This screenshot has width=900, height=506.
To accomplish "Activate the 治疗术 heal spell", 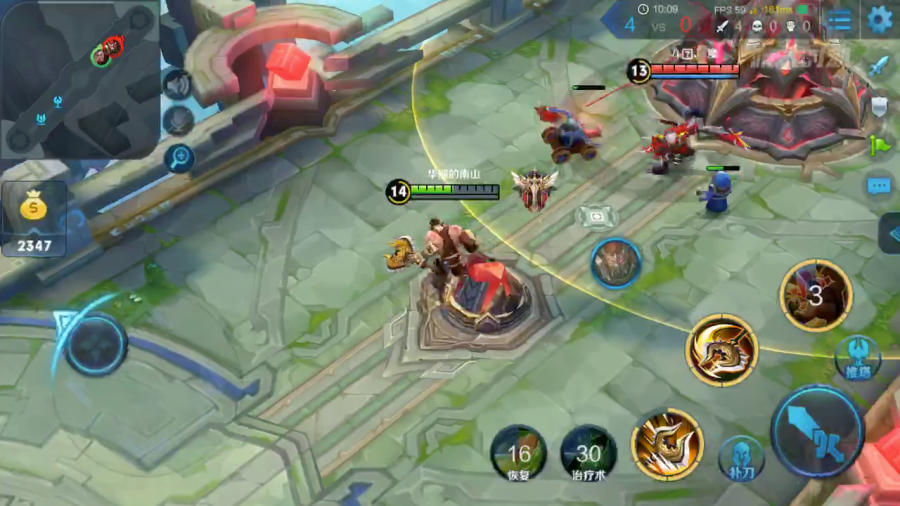I will 588,452.
